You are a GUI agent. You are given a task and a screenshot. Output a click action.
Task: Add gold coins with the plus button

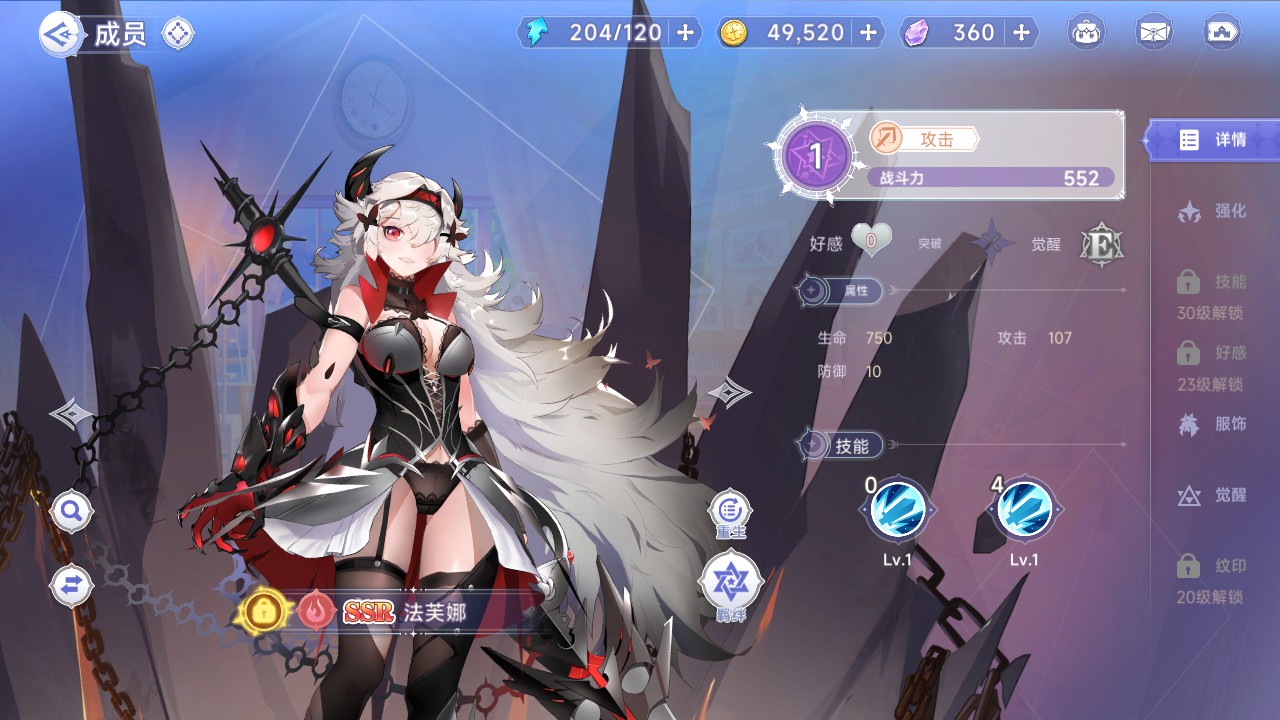pos(868,33)
